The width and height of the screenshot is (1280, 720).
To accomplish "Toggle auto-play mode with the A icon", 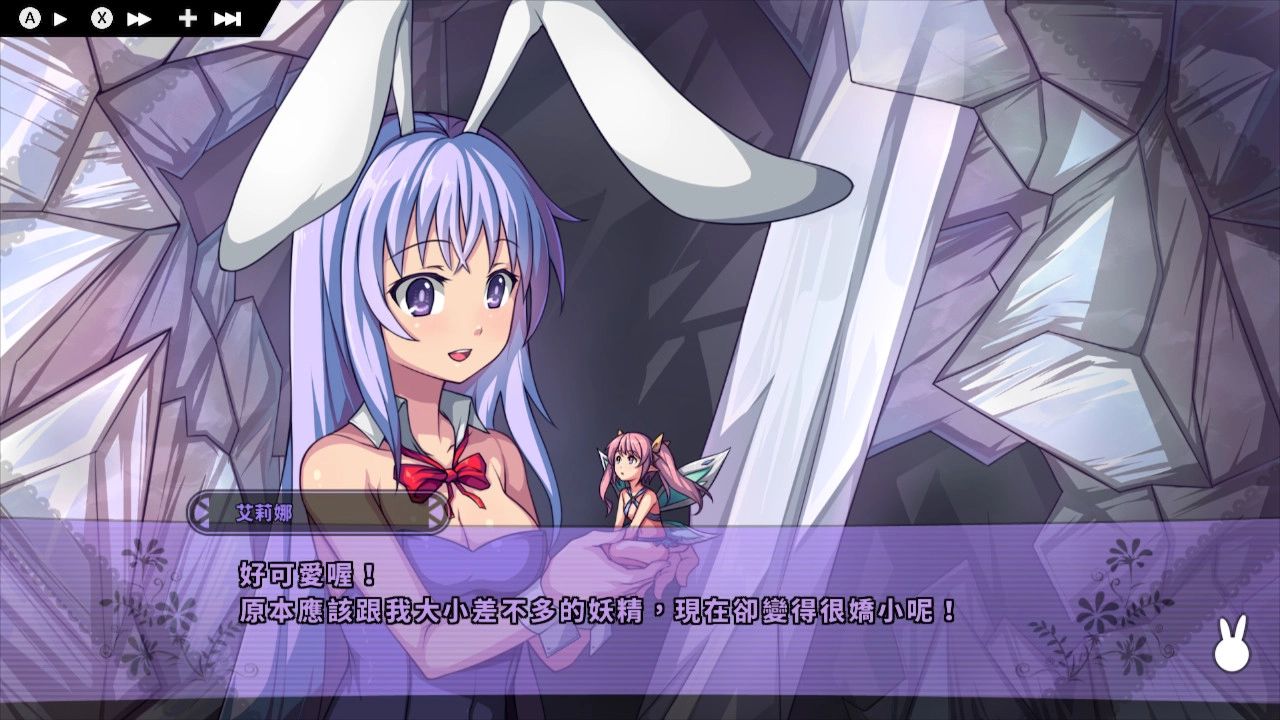I will coord(28,16).
